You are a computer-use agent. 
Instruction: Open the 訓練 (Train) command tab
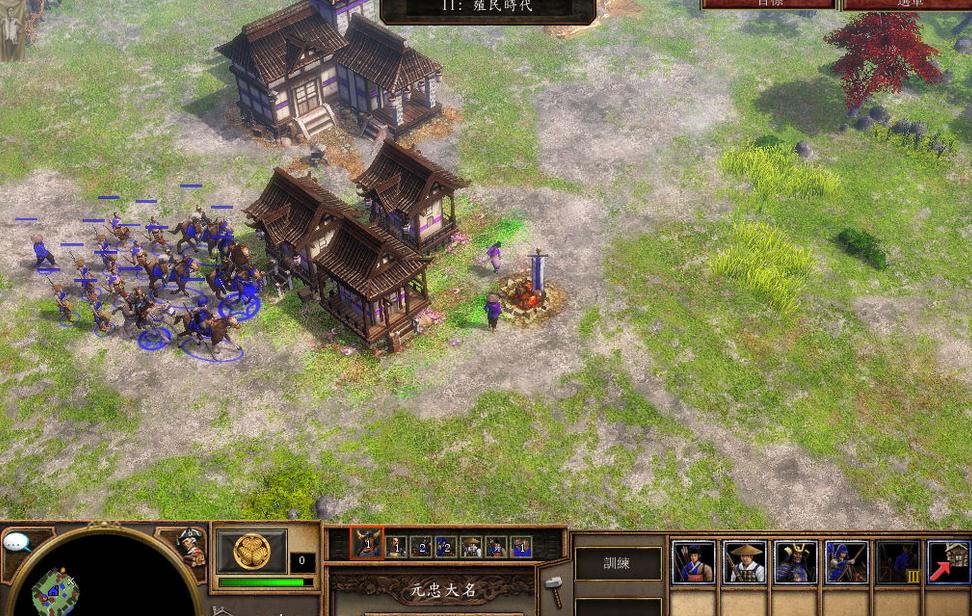[x=618, y=563]
